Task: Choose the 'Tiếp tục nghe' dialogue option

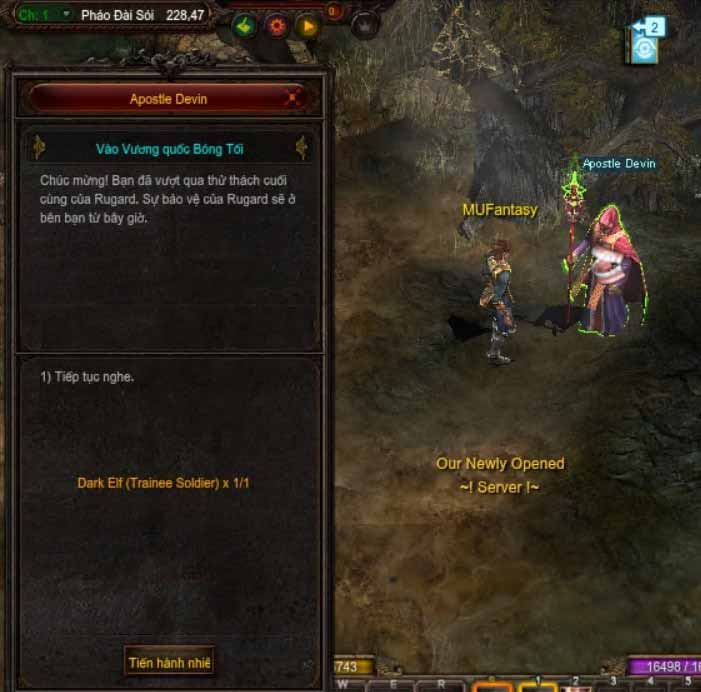Action: click(88, 377)
